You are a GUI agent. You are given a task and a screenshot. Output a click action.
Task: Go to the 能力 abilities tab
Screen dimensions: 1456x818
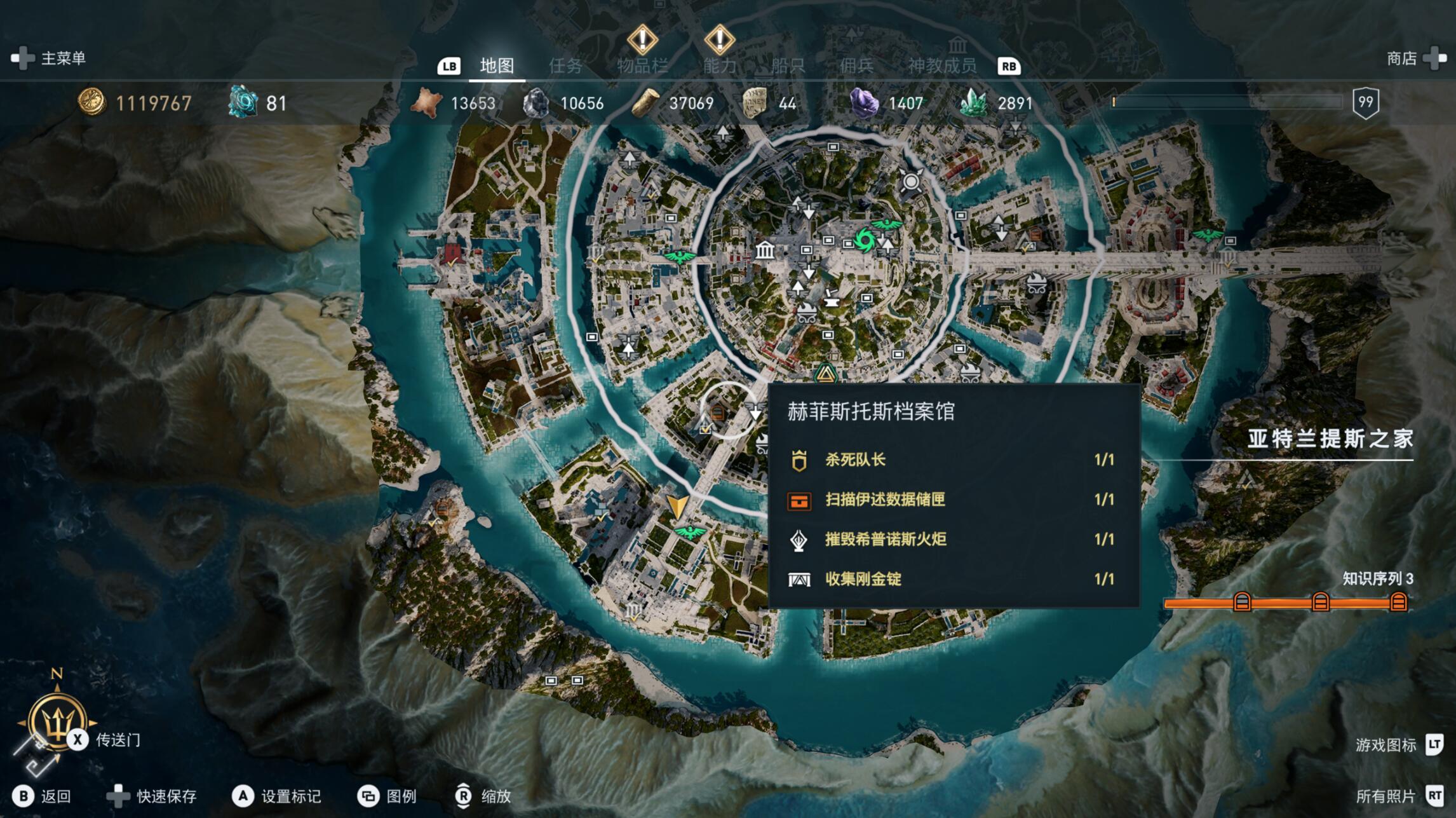click(719, 65)
